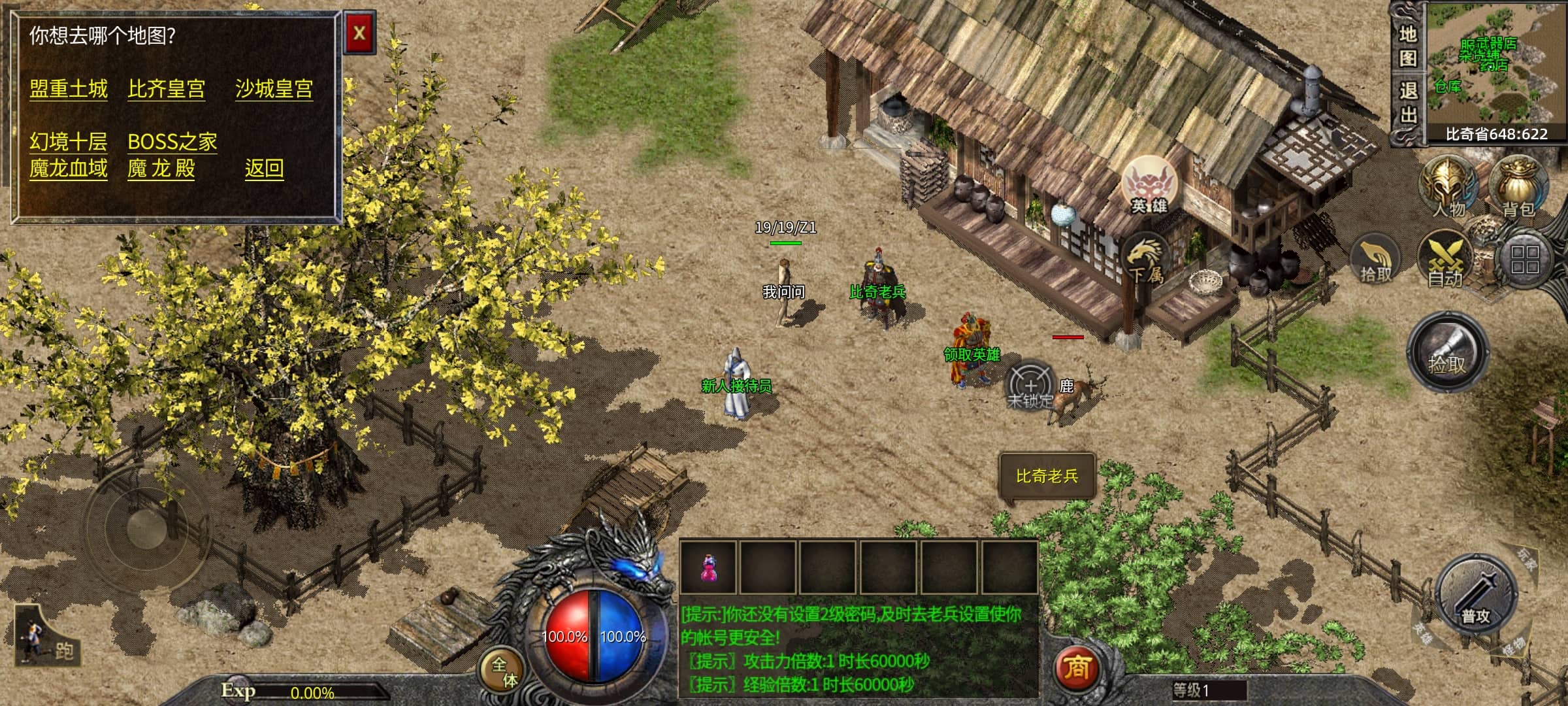Select 魔龙血域 destination

click(68, 169)
